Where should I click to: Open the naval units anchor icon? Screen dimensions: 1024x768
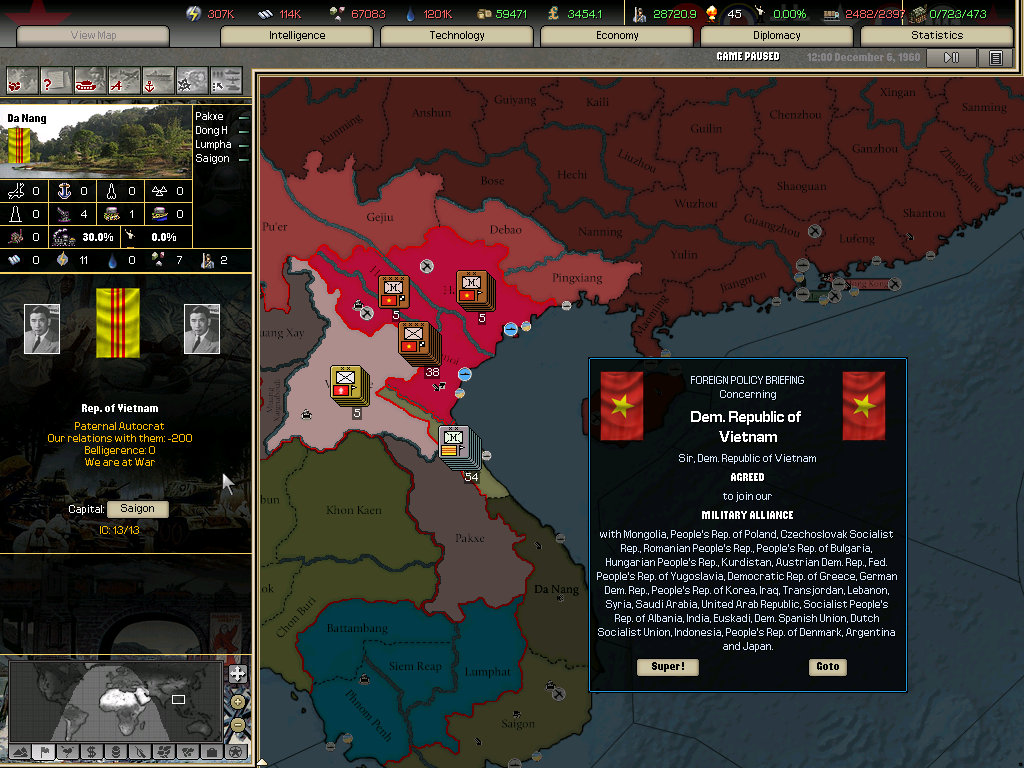[158, 79]
